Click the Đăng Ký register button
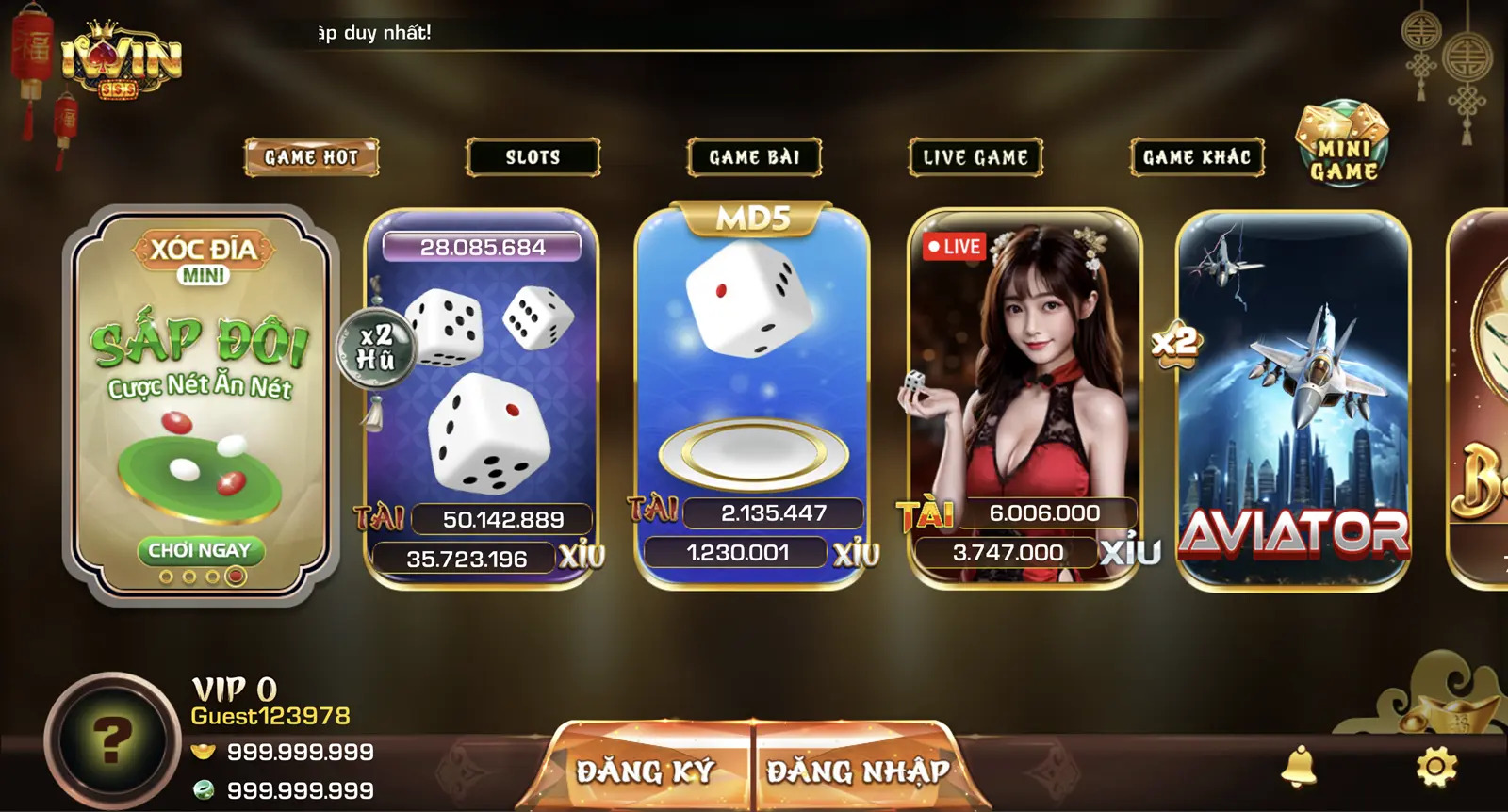The width and height of the screenshot is (1508, 812). 646,771
